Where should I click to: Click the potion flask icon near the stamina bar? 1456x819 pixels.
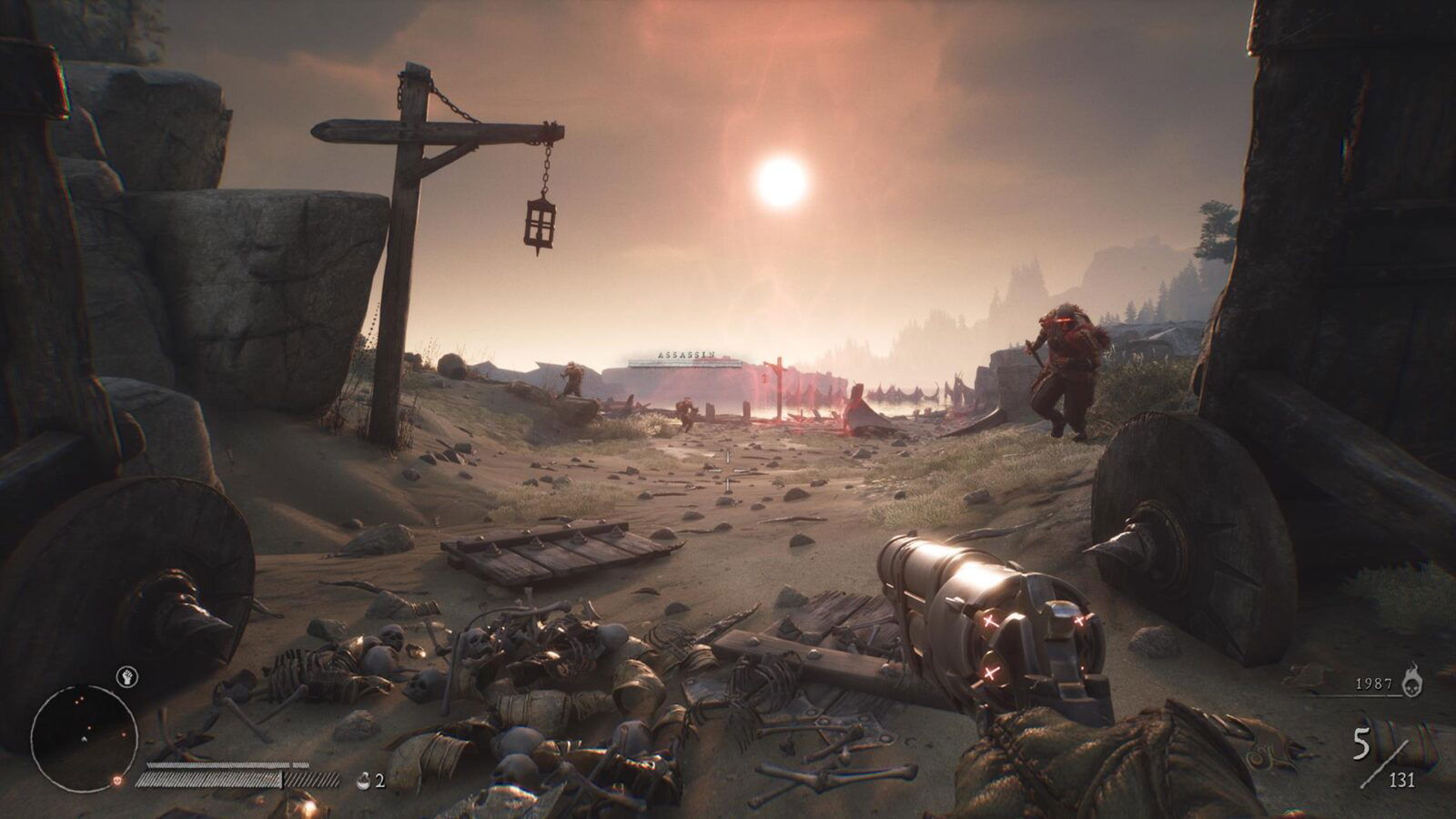[x=363, y=779]
